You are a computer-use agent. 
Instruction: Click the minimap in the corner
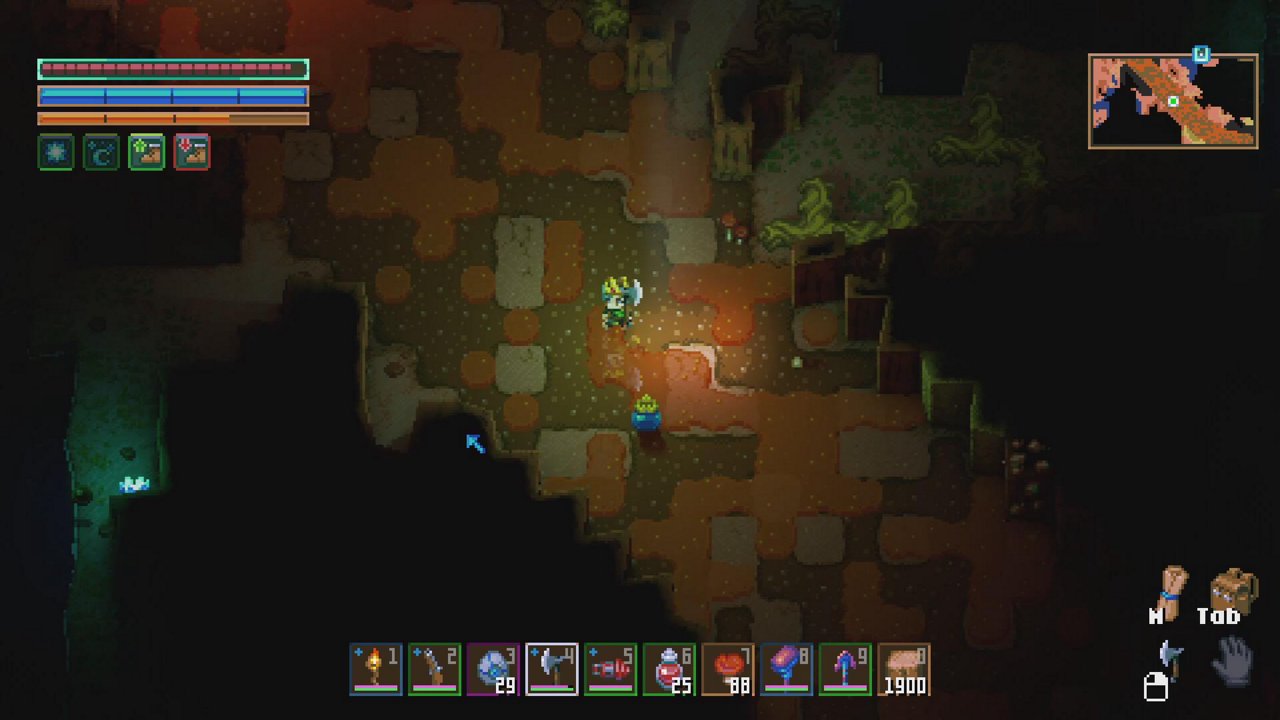pyautogui.click(x=1173, y=101)
